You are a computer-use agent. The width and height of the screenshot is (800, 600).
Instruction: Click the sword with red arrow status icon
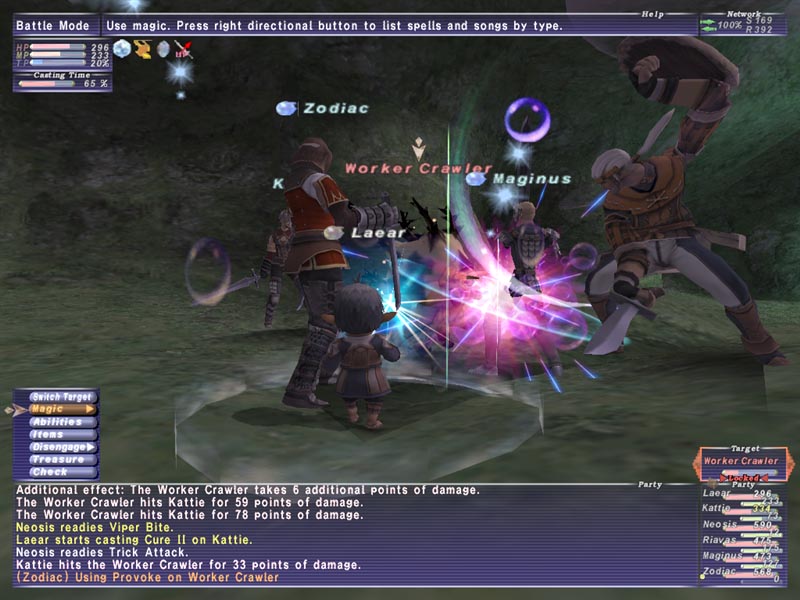coord(183,48)
